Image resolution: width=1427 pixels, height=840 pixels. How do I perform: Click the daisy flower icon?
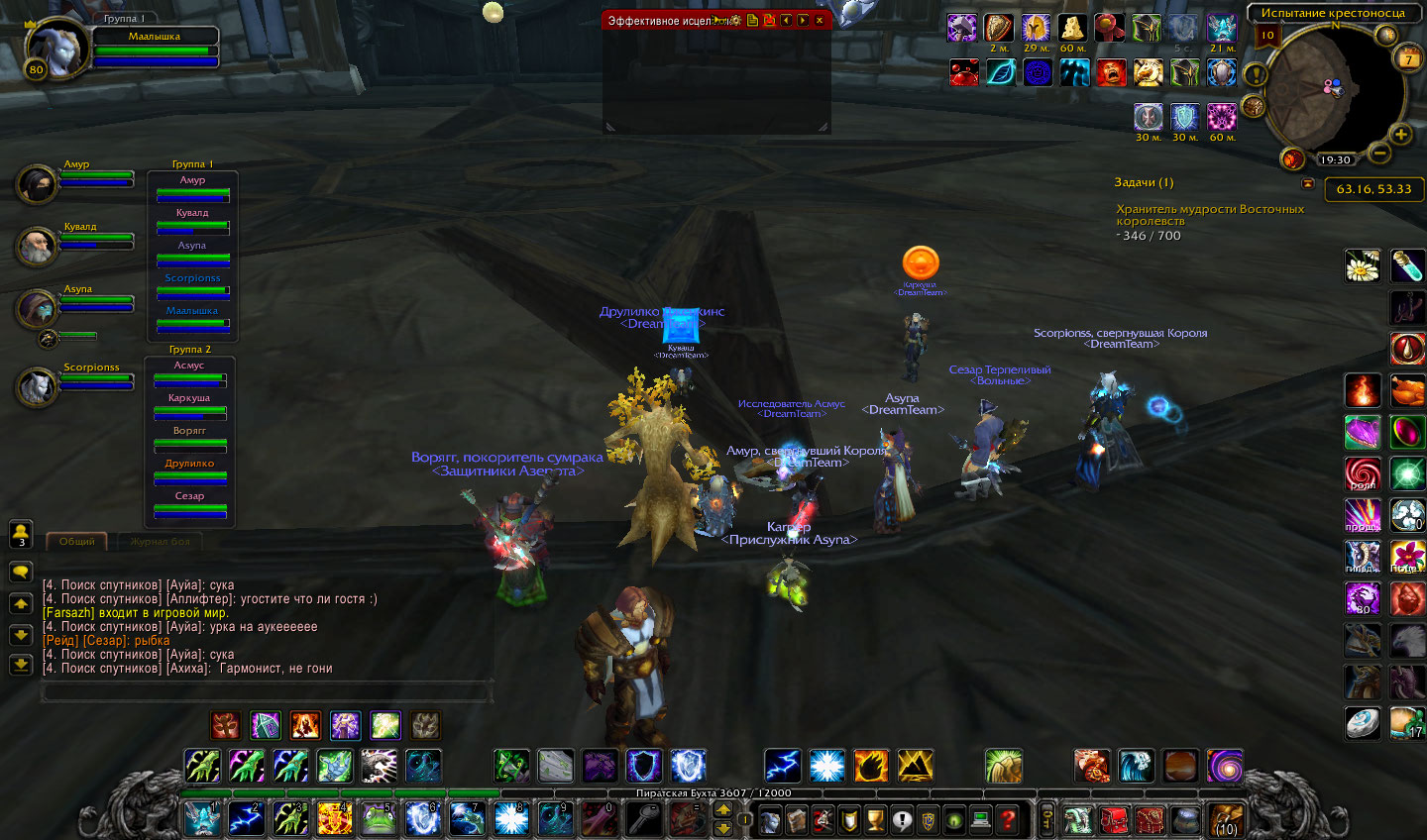click(x=1363, y=265)
